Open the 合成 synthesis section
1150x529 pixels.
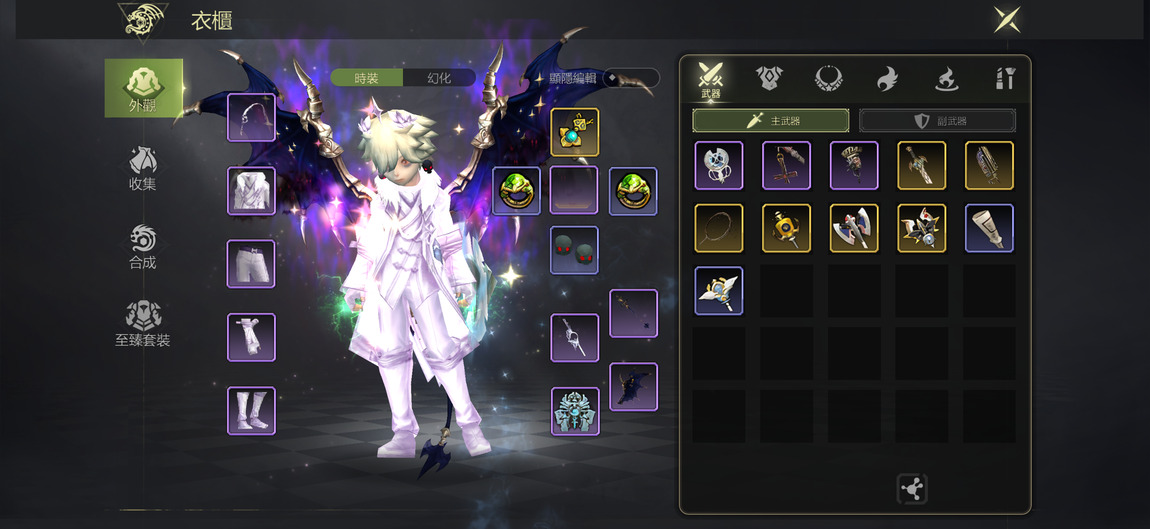coord(143,247)
